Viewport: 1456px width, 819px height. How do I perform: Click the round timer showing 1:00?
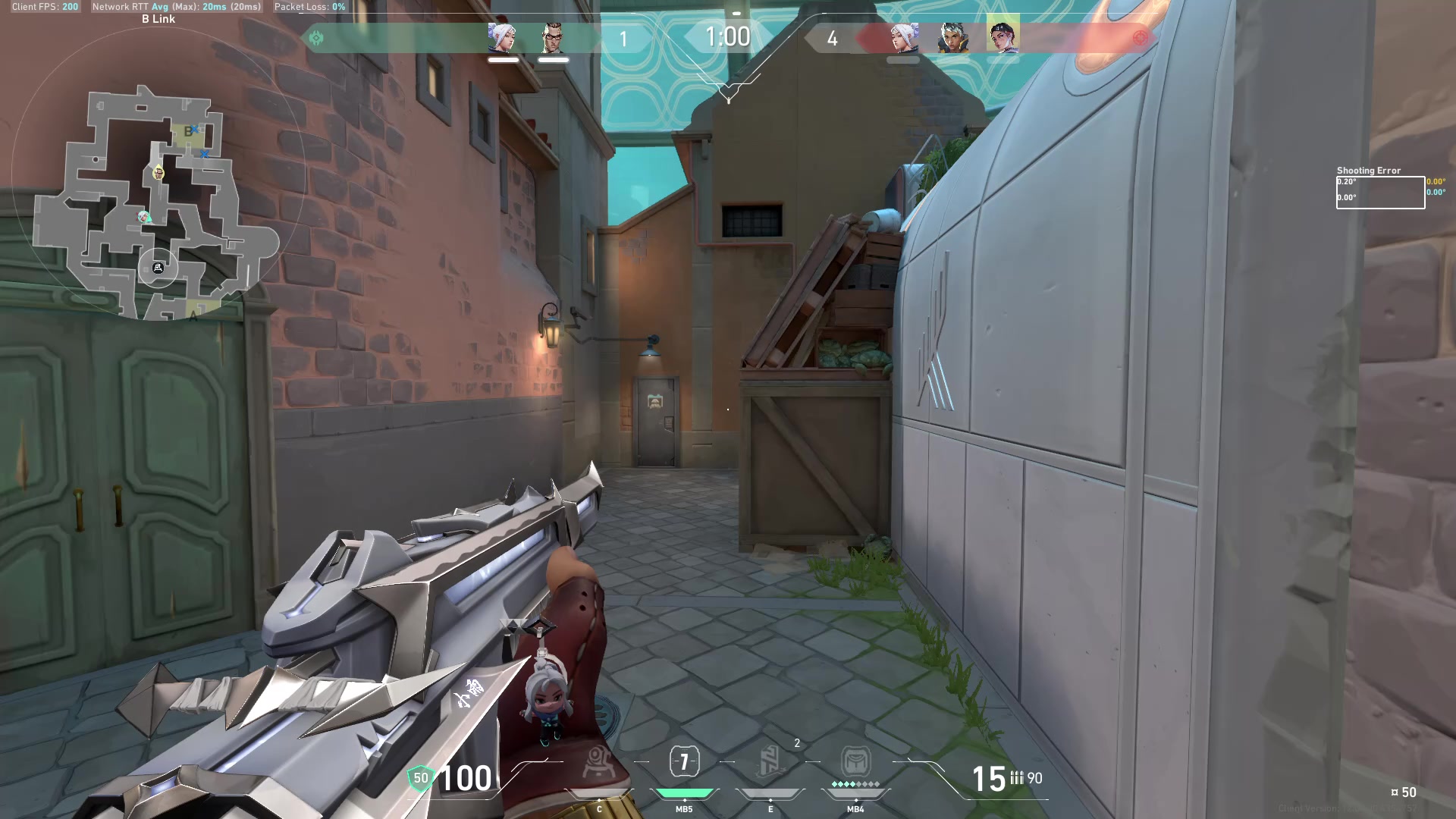coord(727,36)
